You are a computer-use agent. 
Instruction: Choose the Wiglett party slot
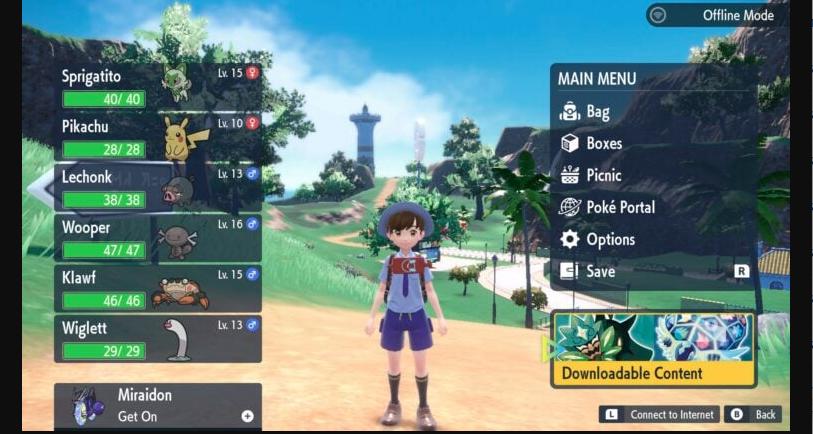158,338
